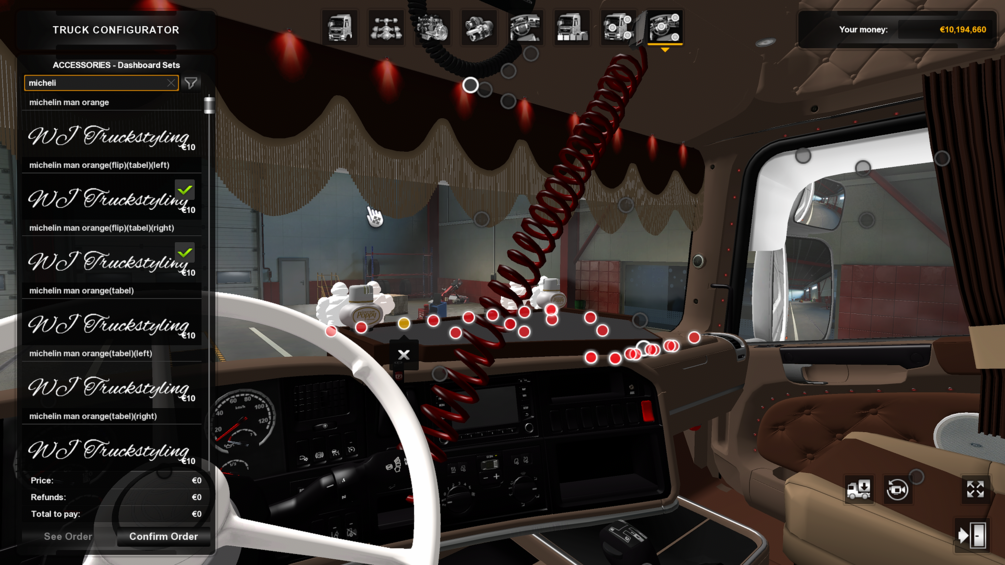Pick michelin man orange(tabel)(right) accessory
Viewport: 1005px width, 565px height.
coord(110,449)
